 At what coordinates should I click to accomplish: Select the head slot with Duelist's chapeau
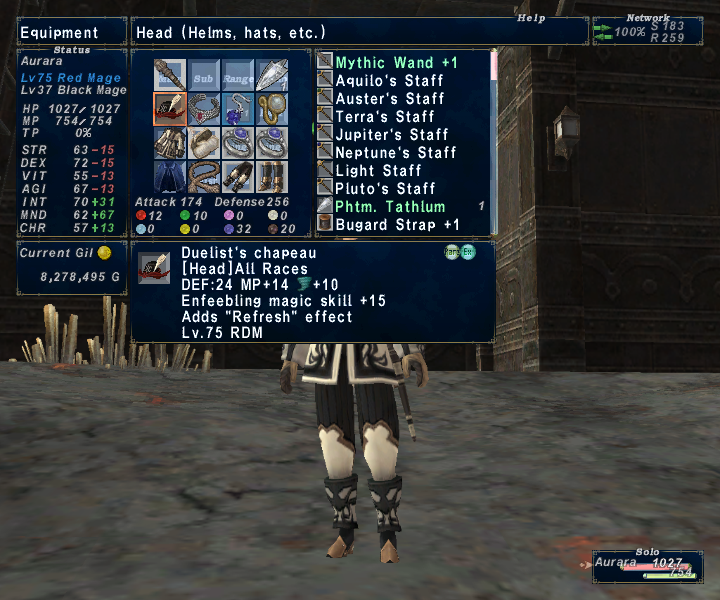[x=170, y=109]
